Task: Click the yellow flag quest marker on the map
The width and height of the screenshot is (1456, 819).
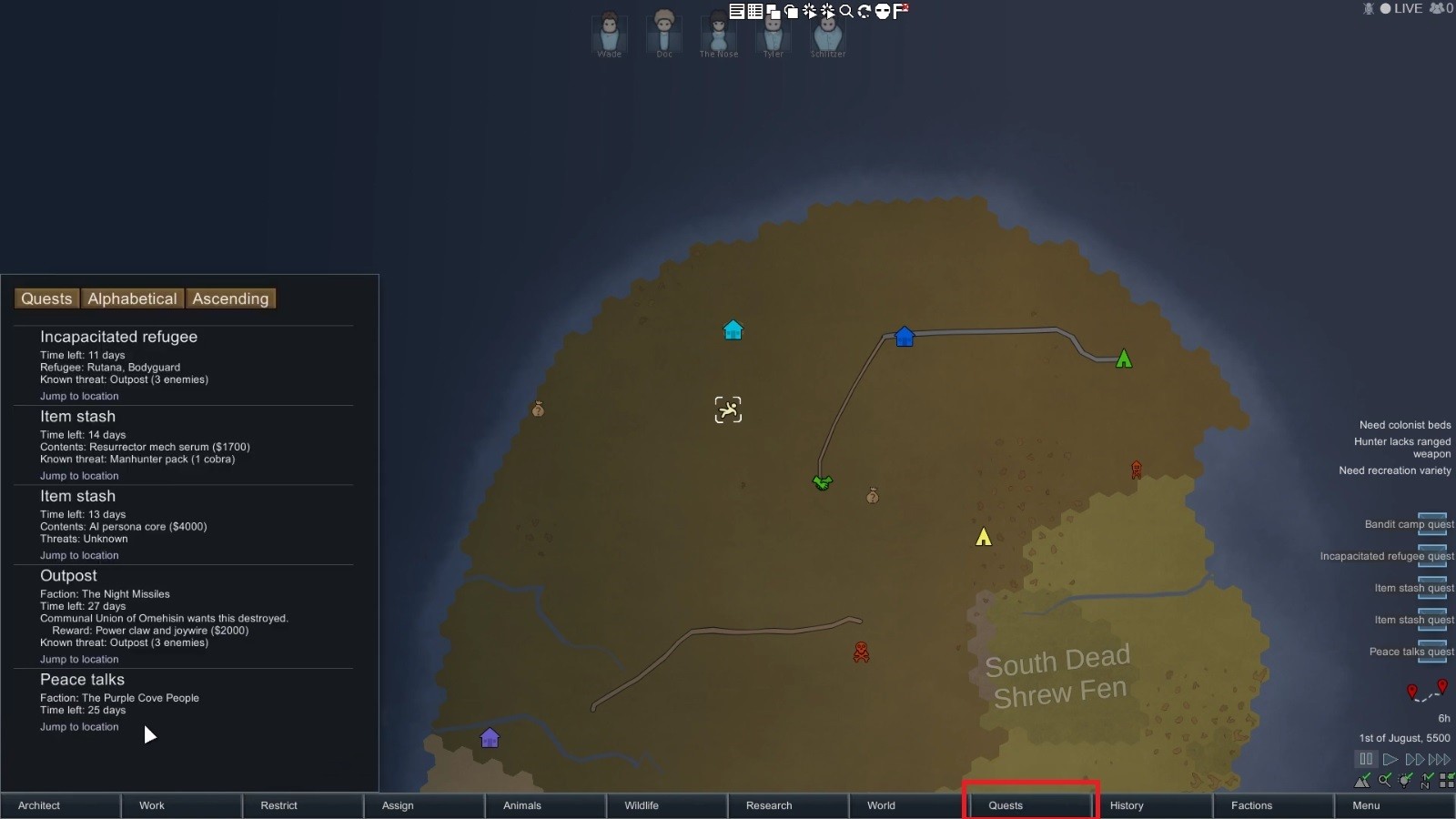Action: tap(983, 537)
